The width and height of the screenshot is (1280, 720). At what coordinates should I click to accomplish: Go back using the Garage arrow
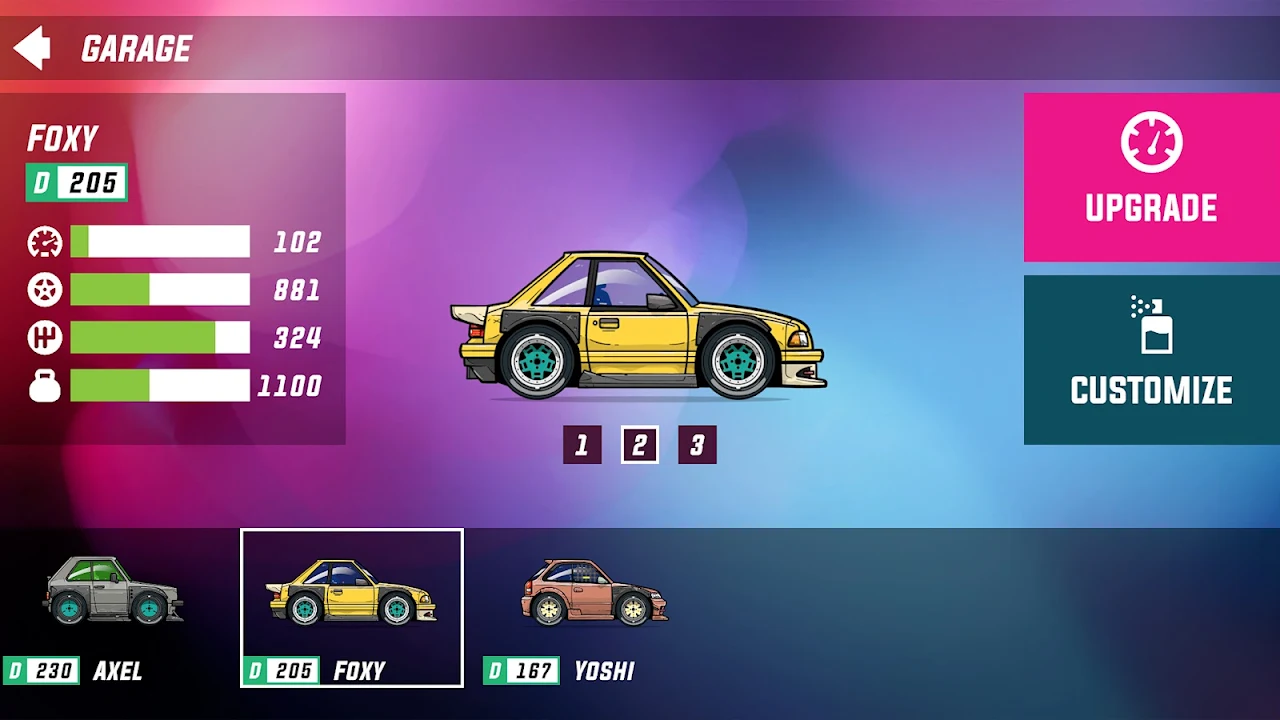click(32, 48)
